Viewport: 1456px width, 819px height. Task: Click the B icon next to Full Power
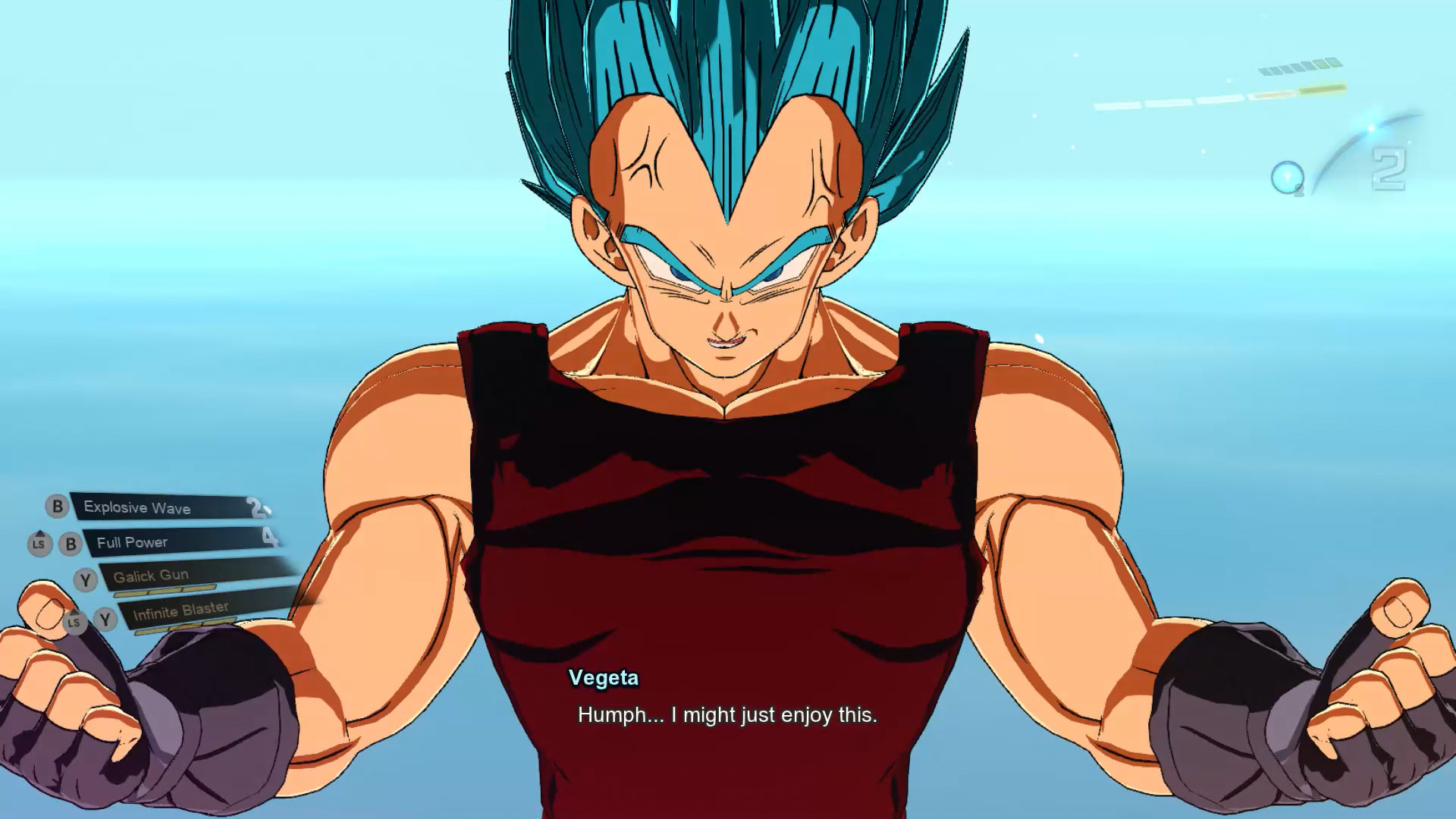(71, 542)
